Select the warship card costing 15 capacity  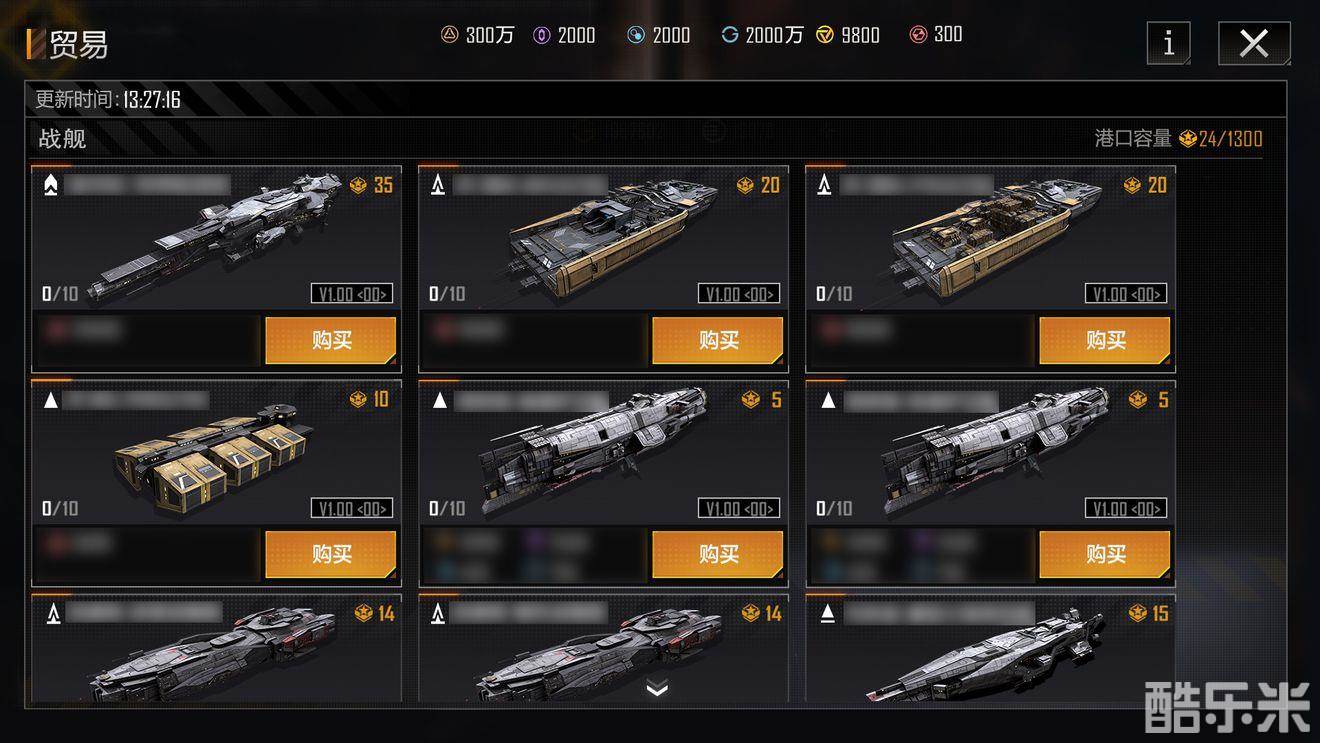coord(990,650)
